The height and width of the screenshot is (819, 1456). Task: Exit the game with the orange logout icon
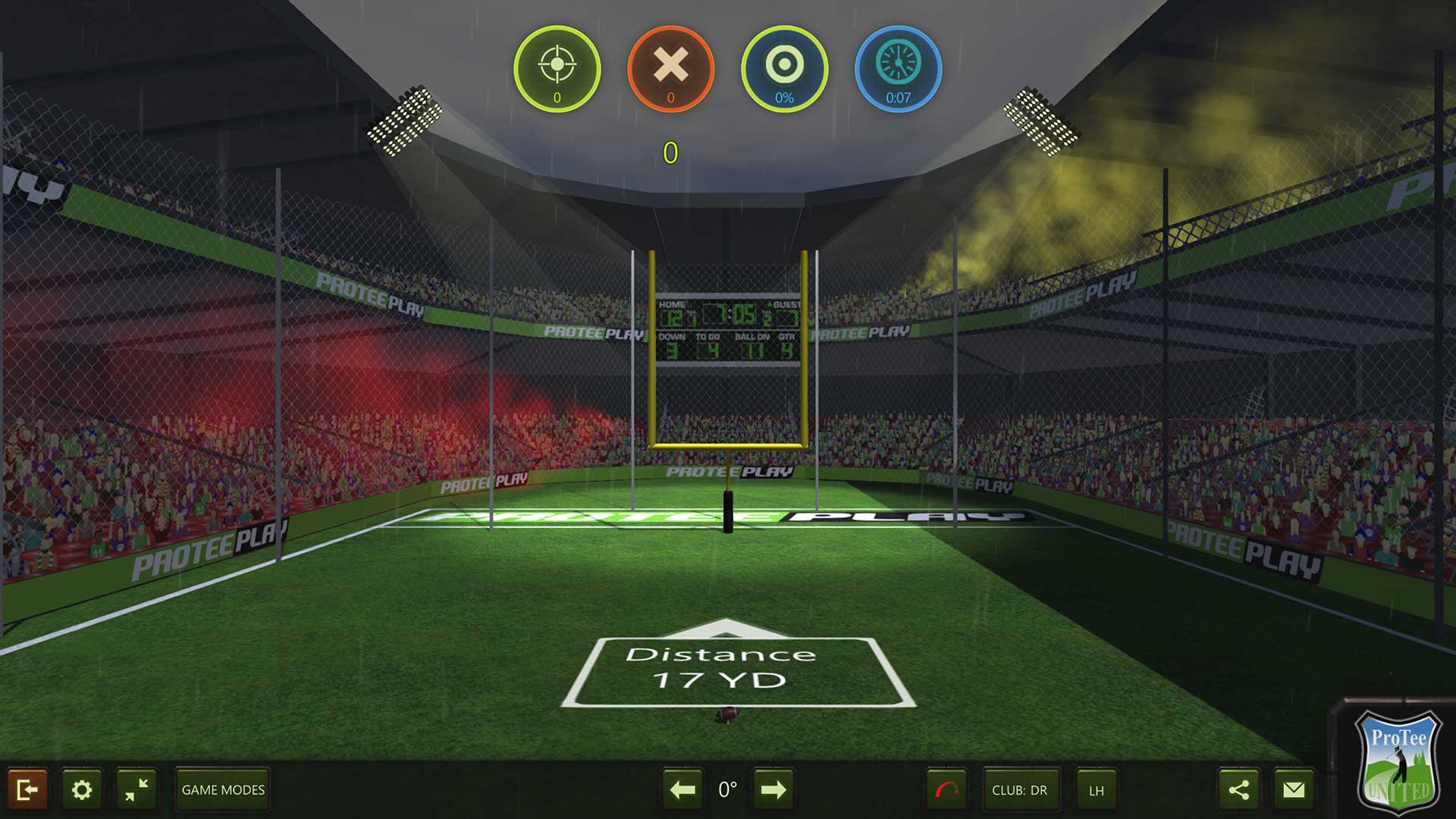[x=29, y=789]
